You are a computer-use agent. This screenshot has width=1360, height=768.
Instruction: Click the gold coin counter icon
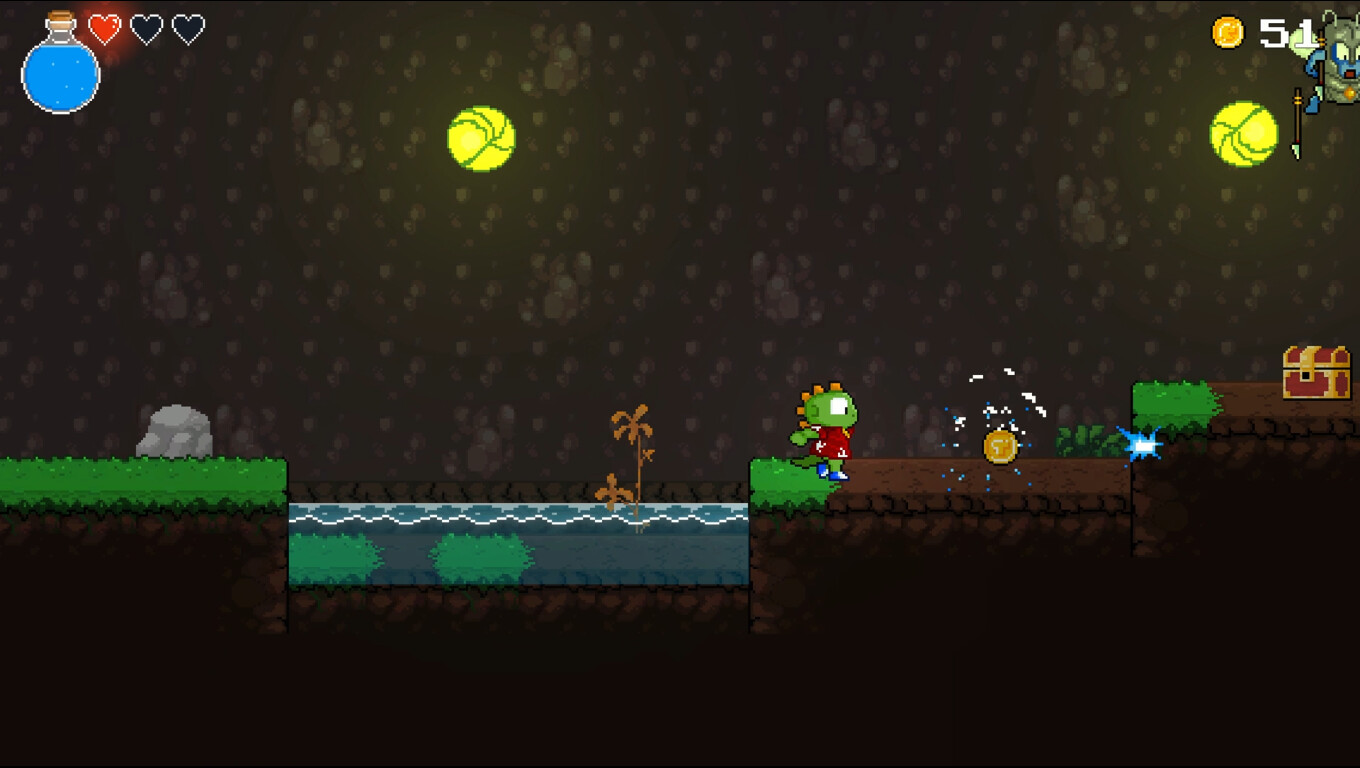tap(1228, 30)
